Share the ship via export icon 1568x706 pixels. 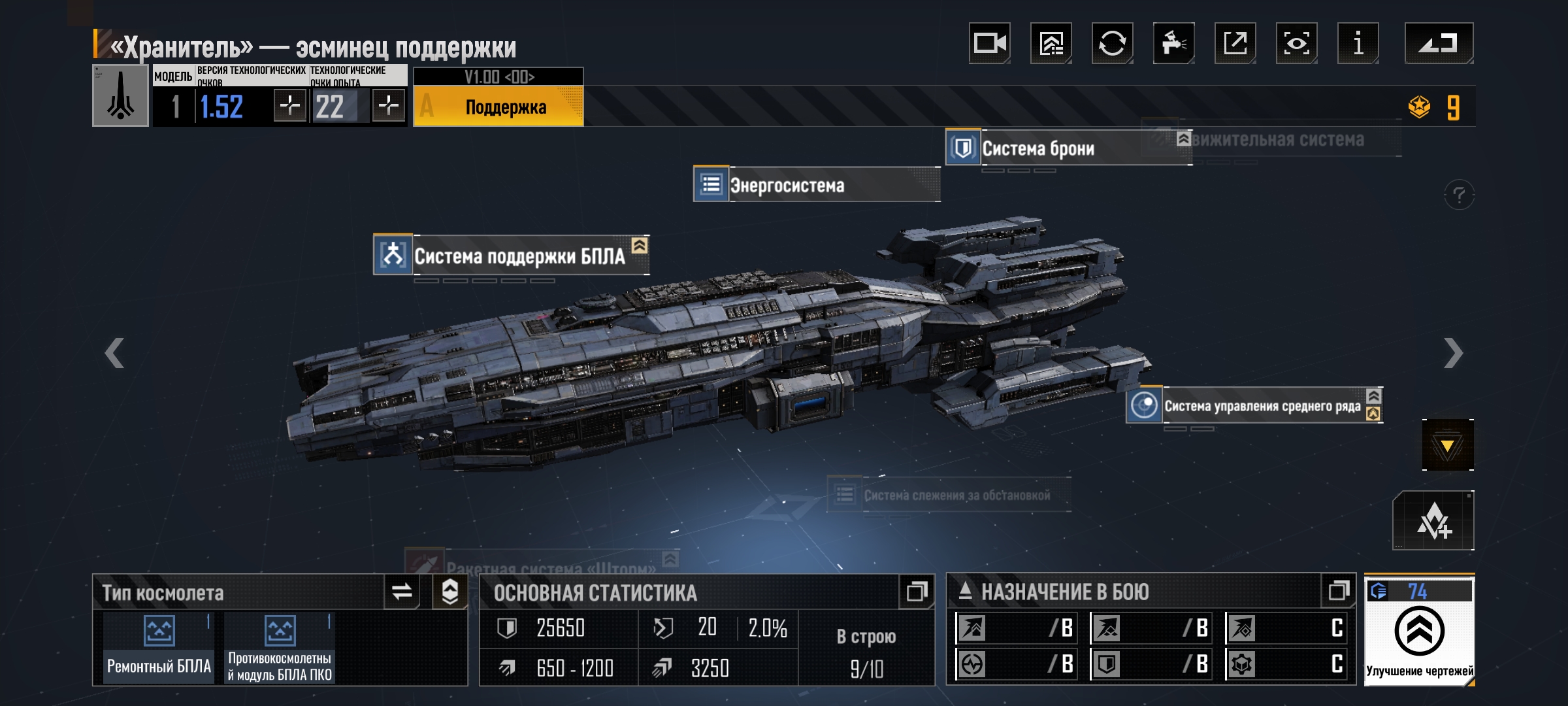tap(1235, 44)
